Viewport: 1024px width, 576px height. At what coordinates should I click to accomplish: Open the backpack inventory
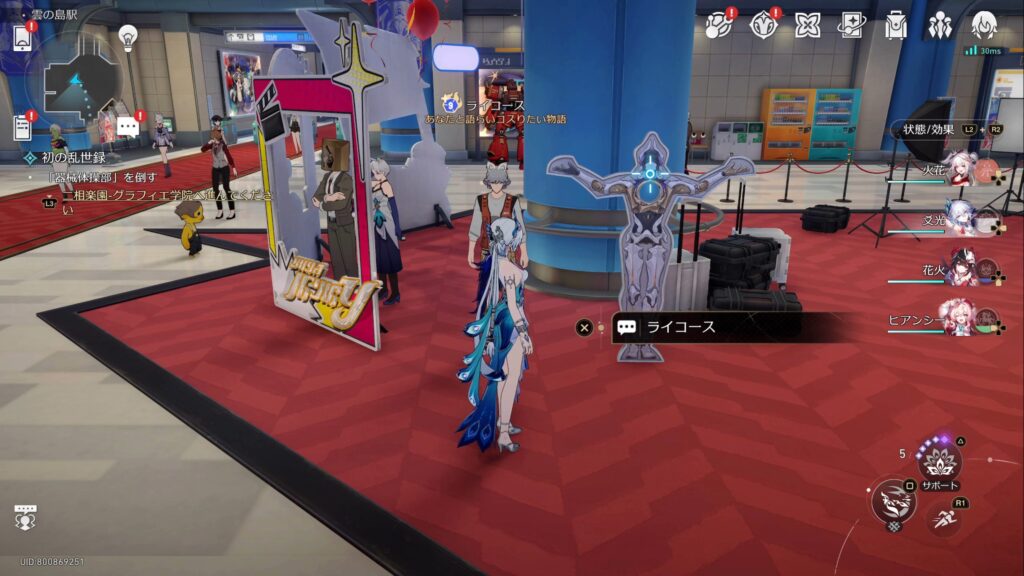tap(895, 26)
